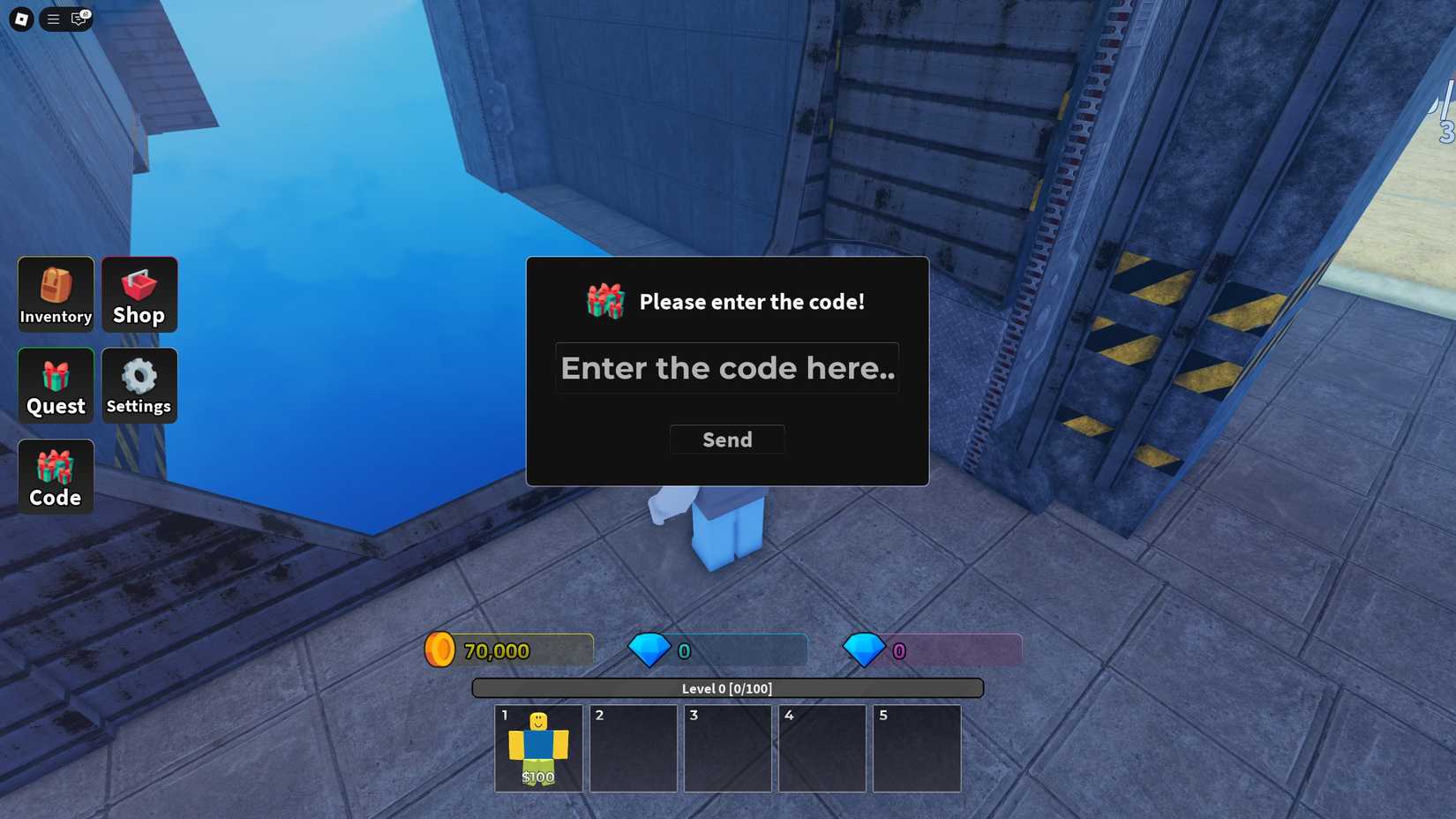
Task: Open the game Settings
Action: pos(139,386)
